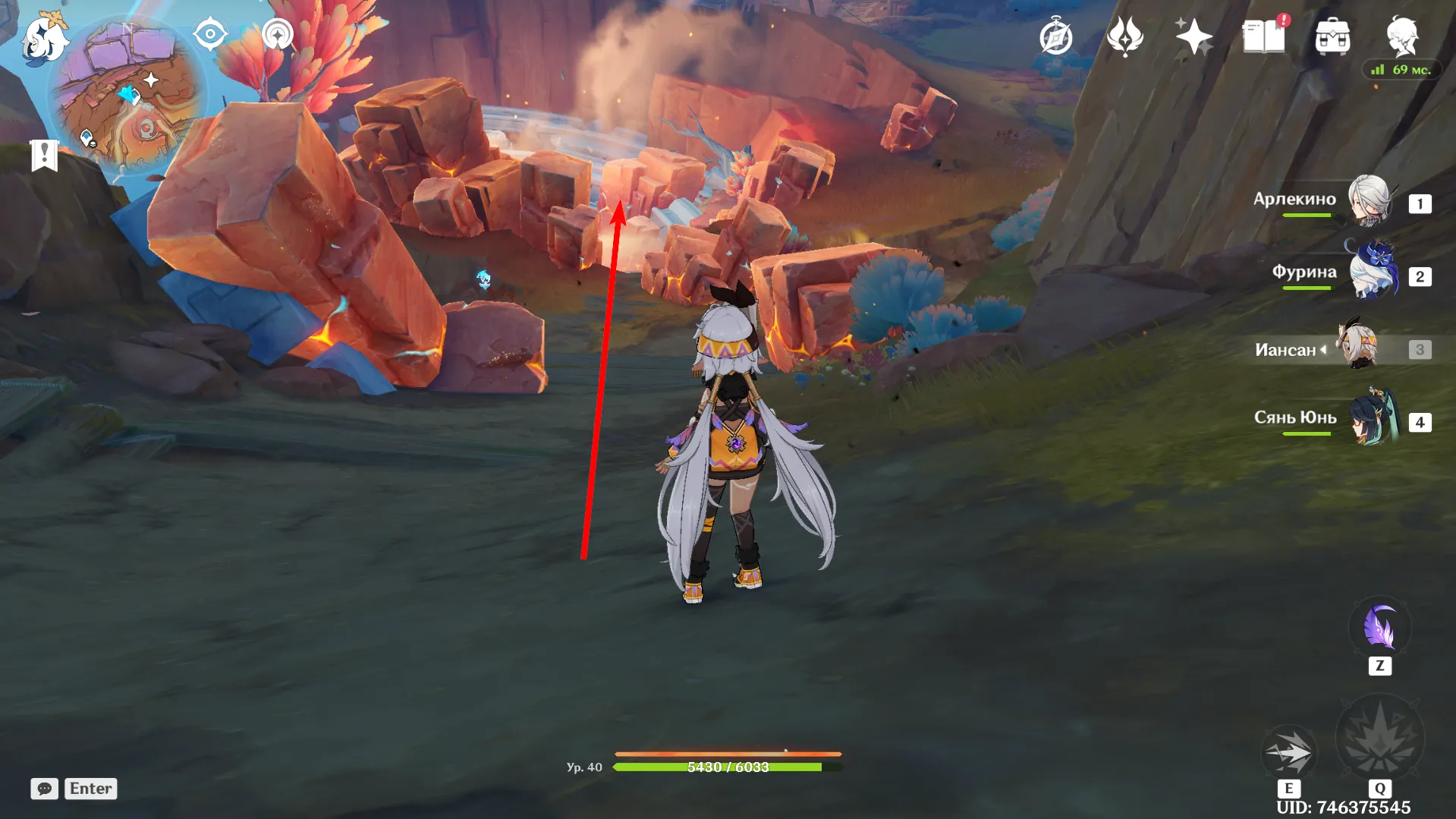Open the events flame-emblem icon
The image size is (1456, 819).
[x=1125, y=36]
